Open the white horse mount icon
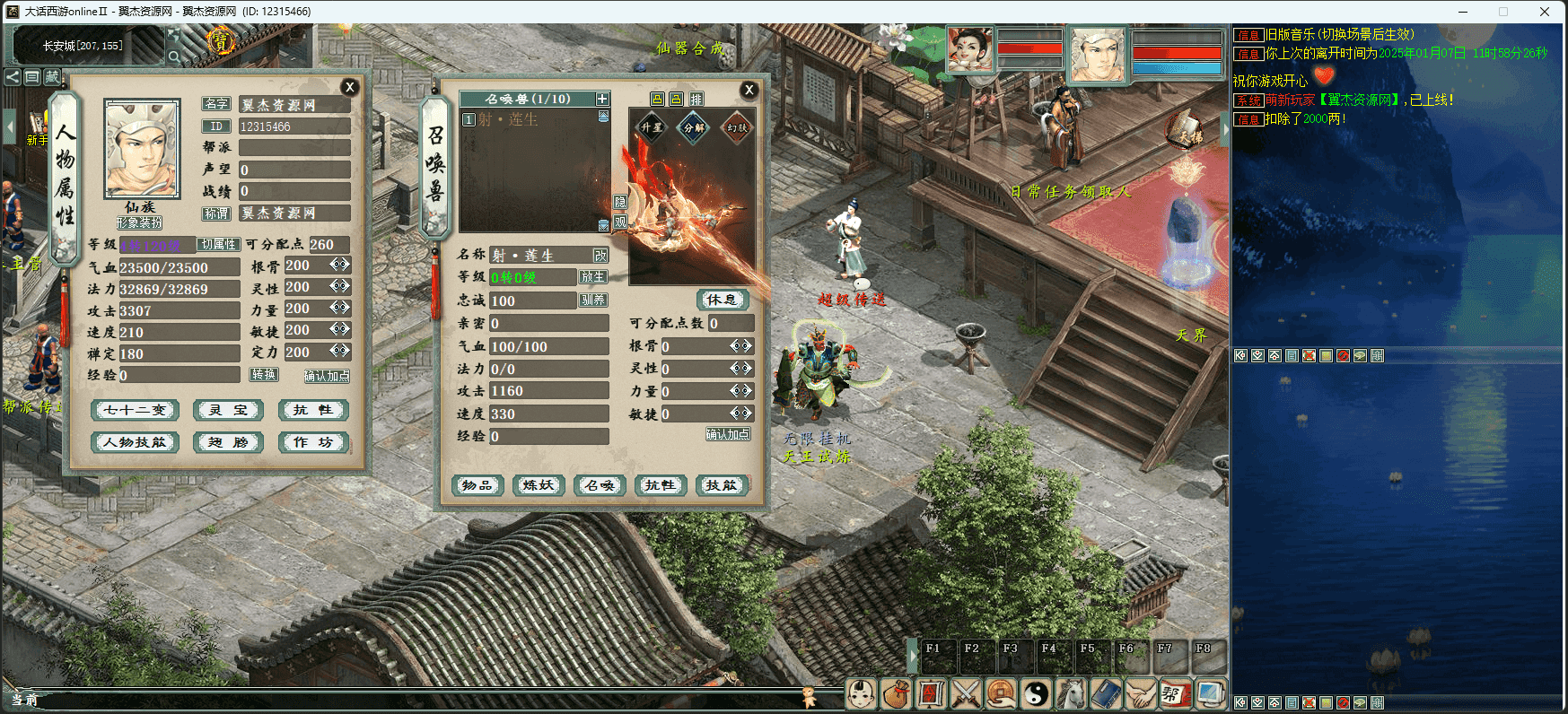 (x=1071, y=693)
